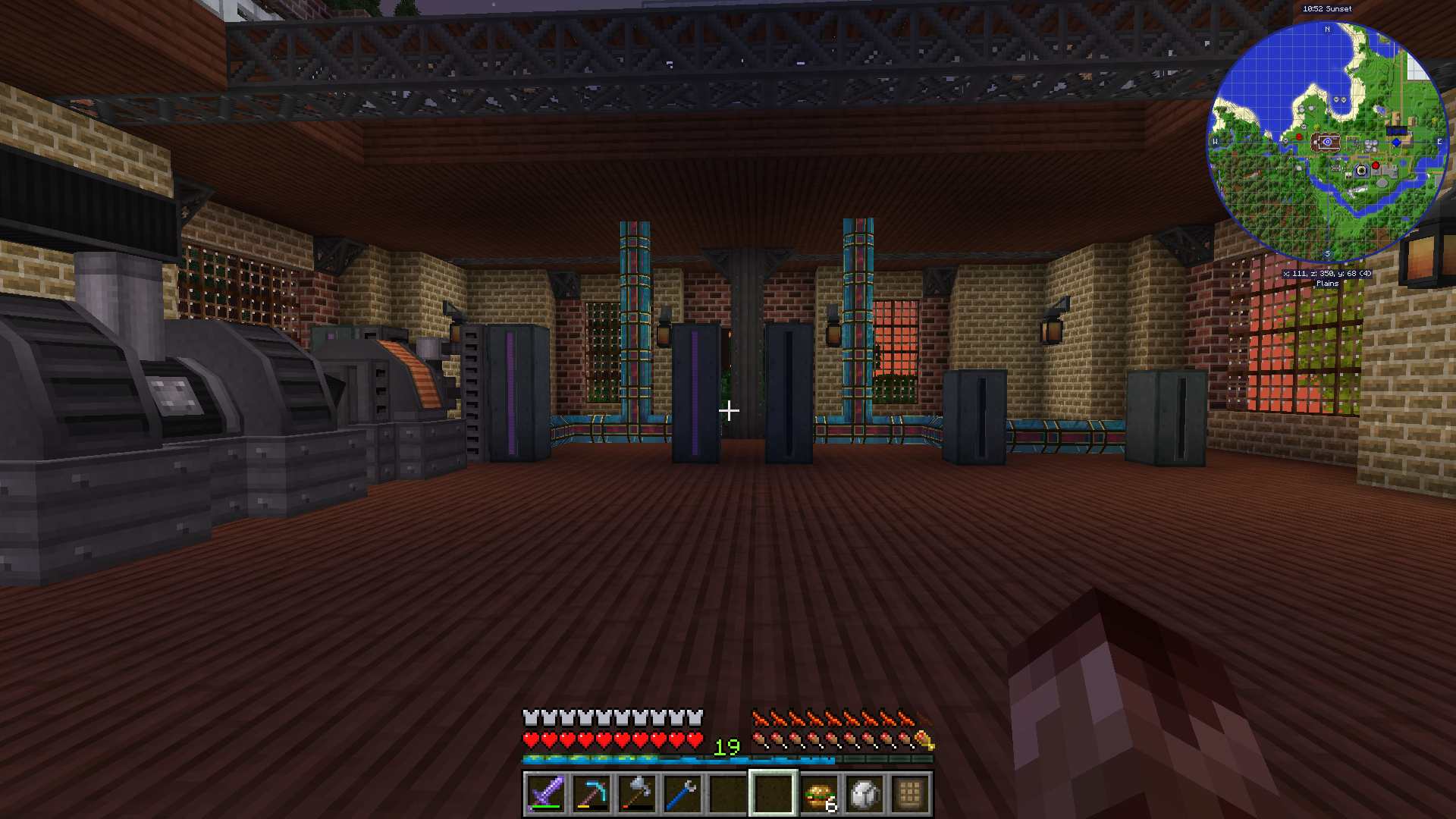The image size is (1456, 819).
Task: Click the circular minimap
Action: tap(1327, 143)
